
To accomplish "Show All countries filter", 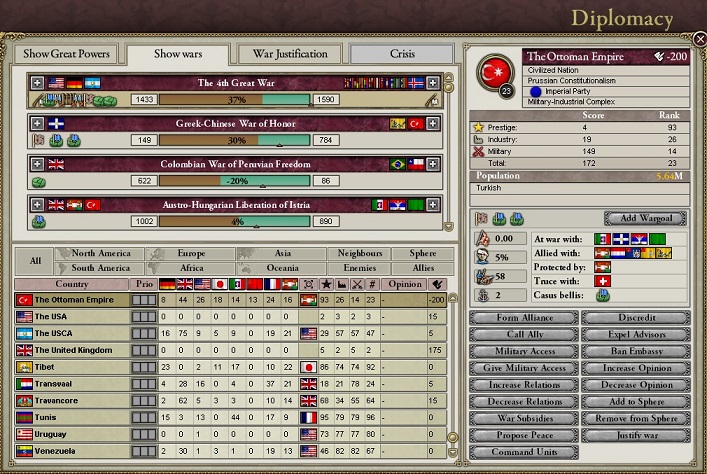I will point(35,261).
